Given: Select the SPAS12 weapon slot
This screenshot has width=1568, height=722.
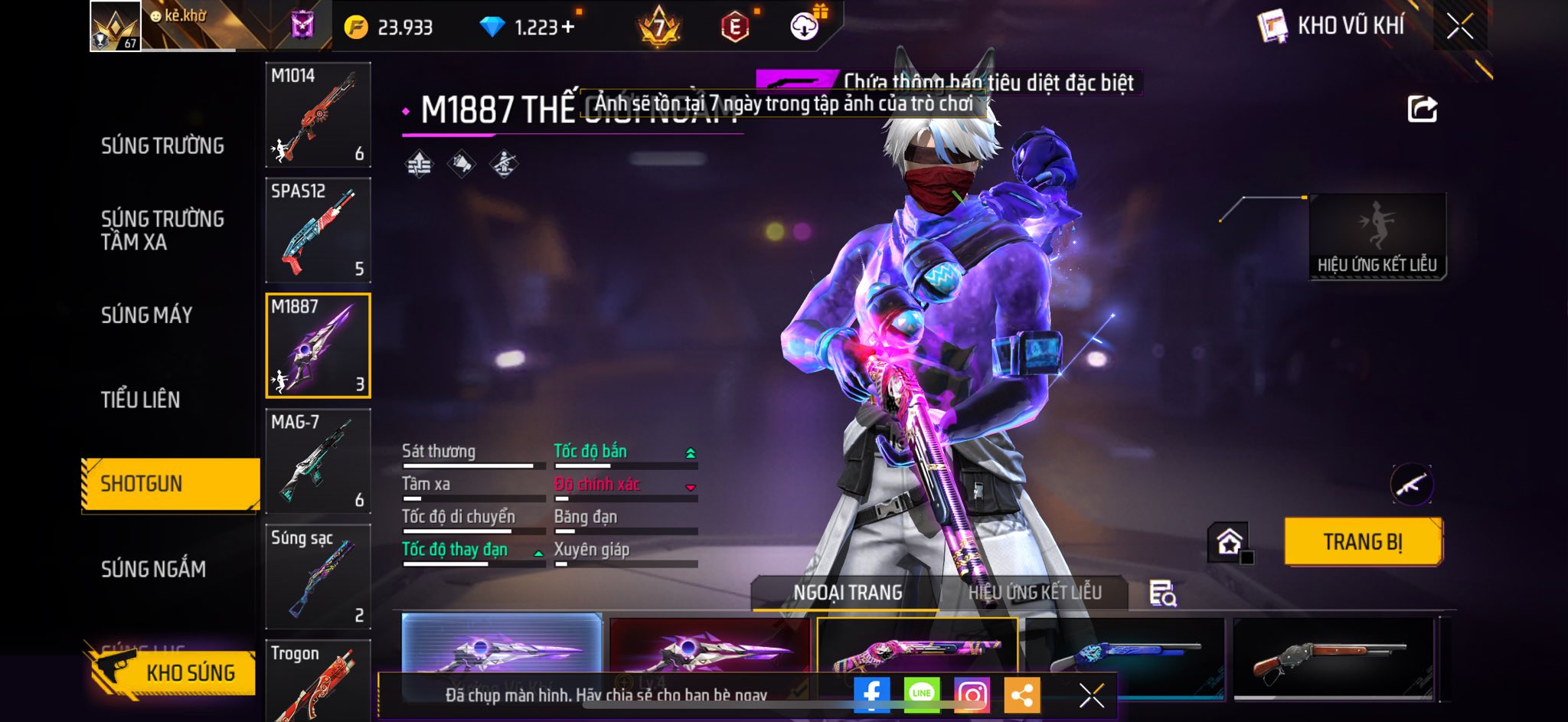Looking at the screenshot, I should click(x=318, y=230).
